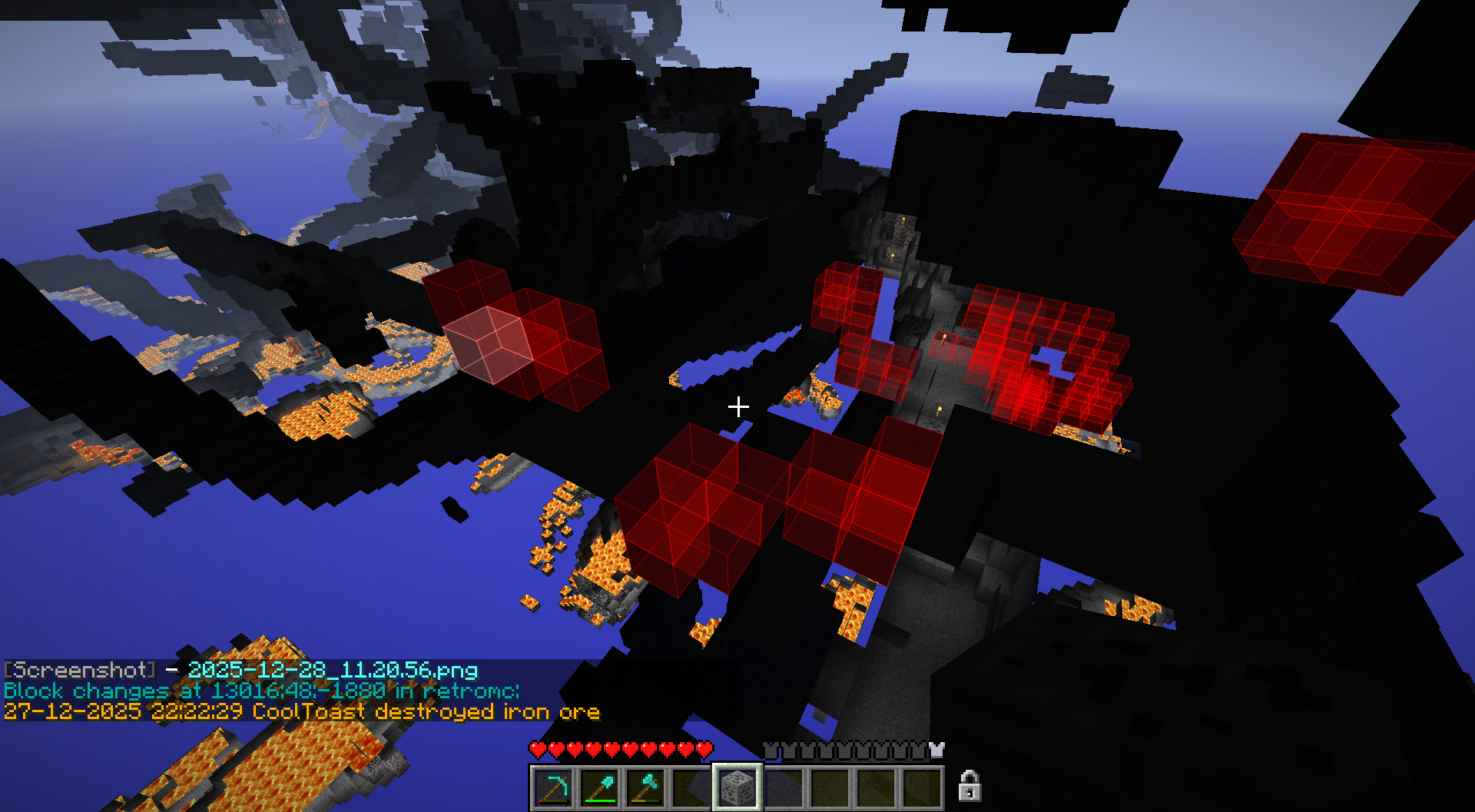Click the padlock icon beside the hotbar
Image resolution: width=1475 pixels, height=812 pixels.
969,786
